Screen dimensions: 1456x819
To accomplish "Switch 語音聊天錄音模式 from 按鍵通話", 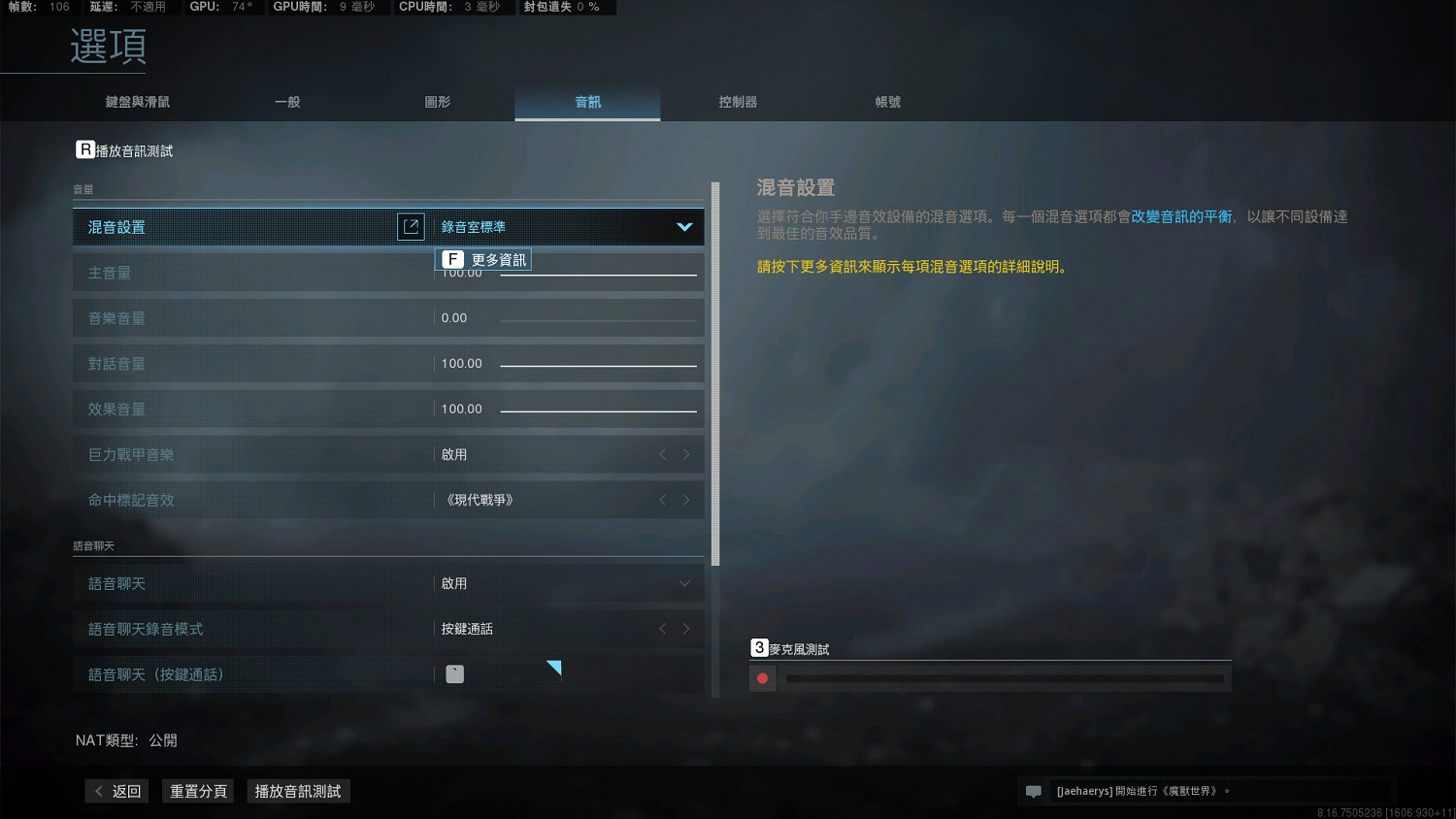I will click(x=686, y=629).
